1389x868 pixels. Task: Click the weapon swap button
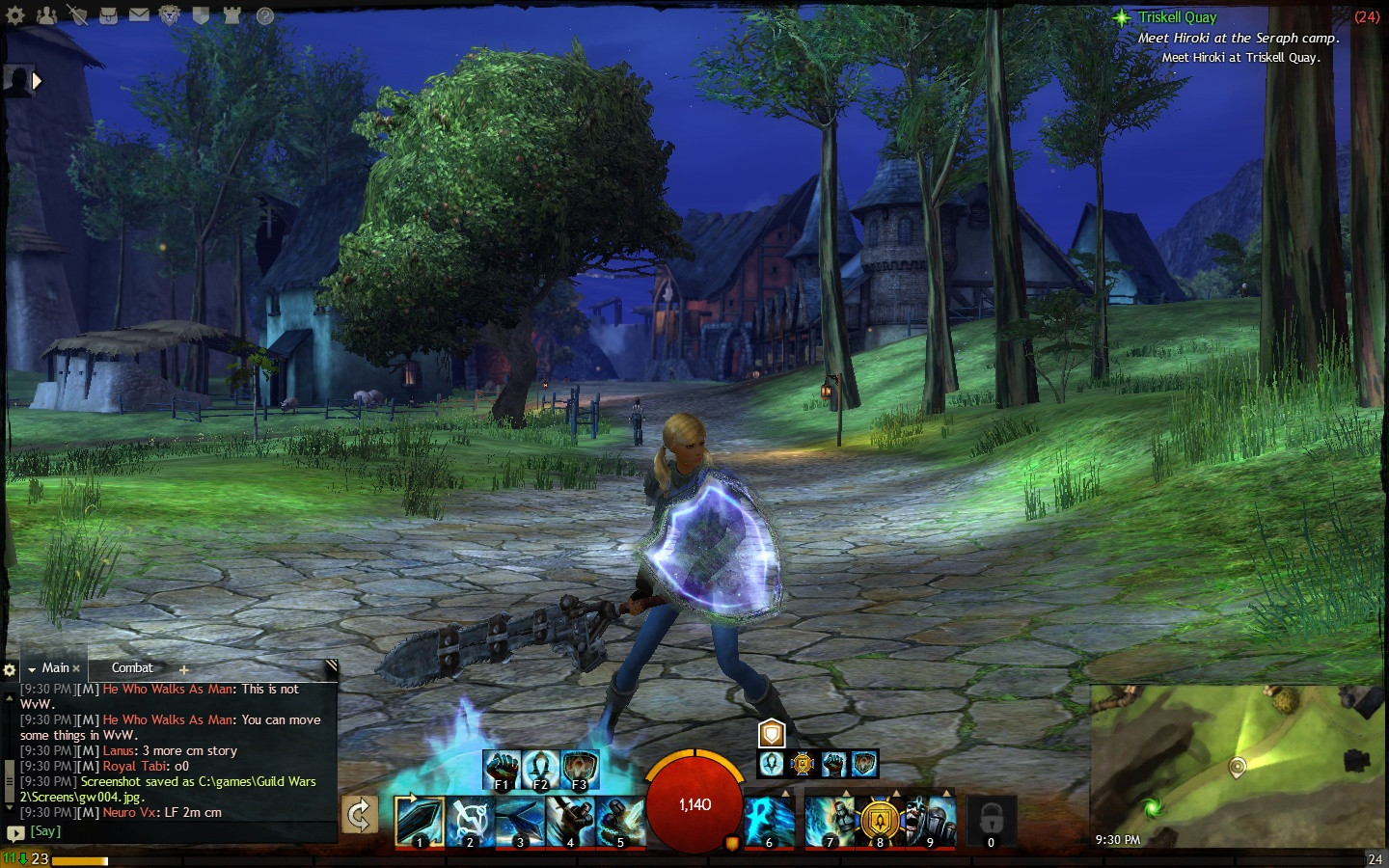[x=360, y=815]
